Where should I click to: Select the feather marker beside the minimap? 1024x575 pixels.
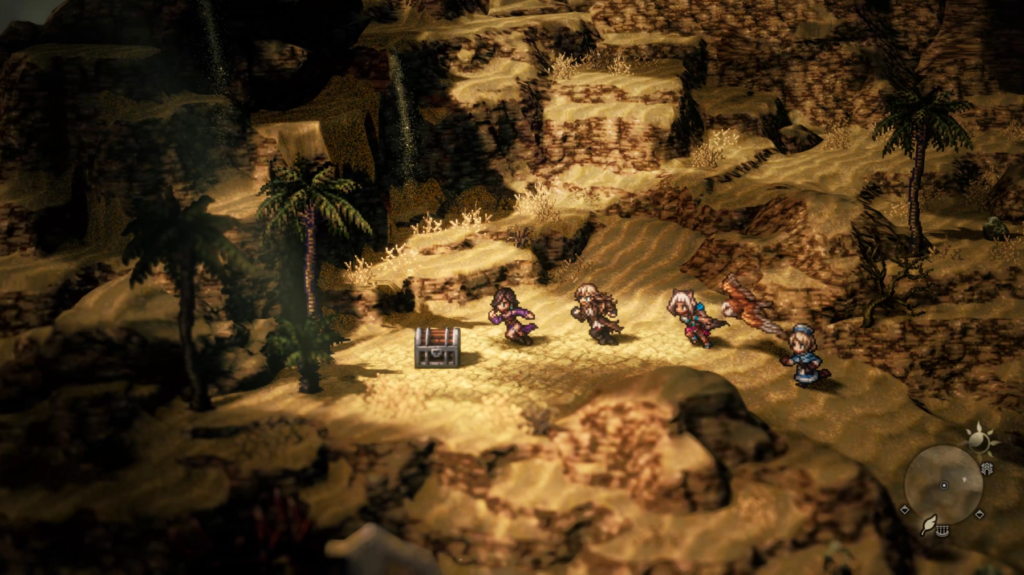[x=928, y=523]
